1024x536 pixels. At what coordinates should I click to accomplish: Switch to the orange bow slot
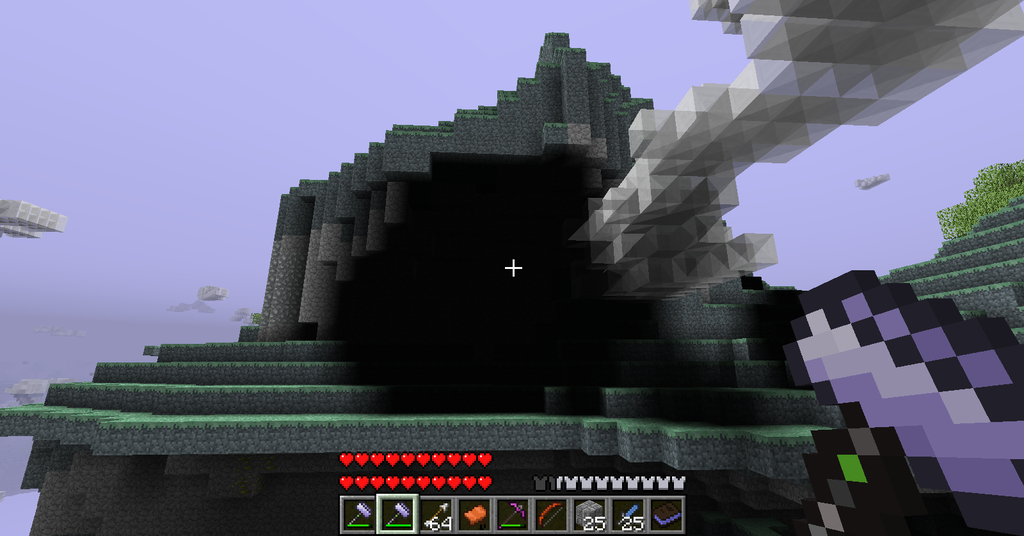551,514
